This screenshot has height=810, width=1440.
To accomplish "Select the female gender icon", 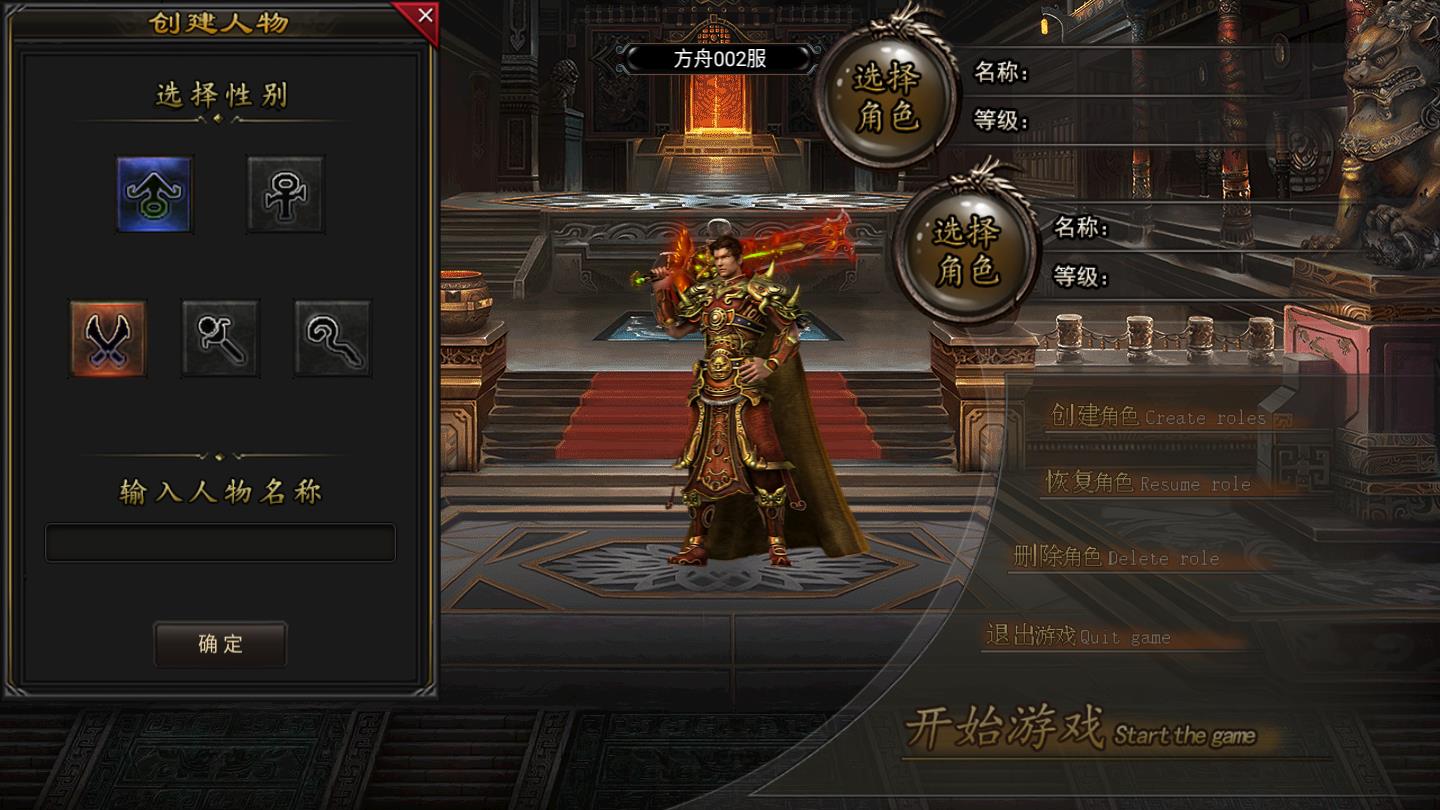I will tap(286, 194).
